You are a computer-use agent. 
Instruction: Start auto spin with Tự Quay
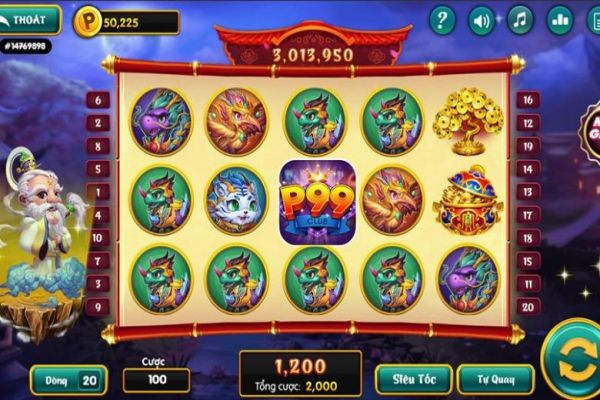(495, 379)
